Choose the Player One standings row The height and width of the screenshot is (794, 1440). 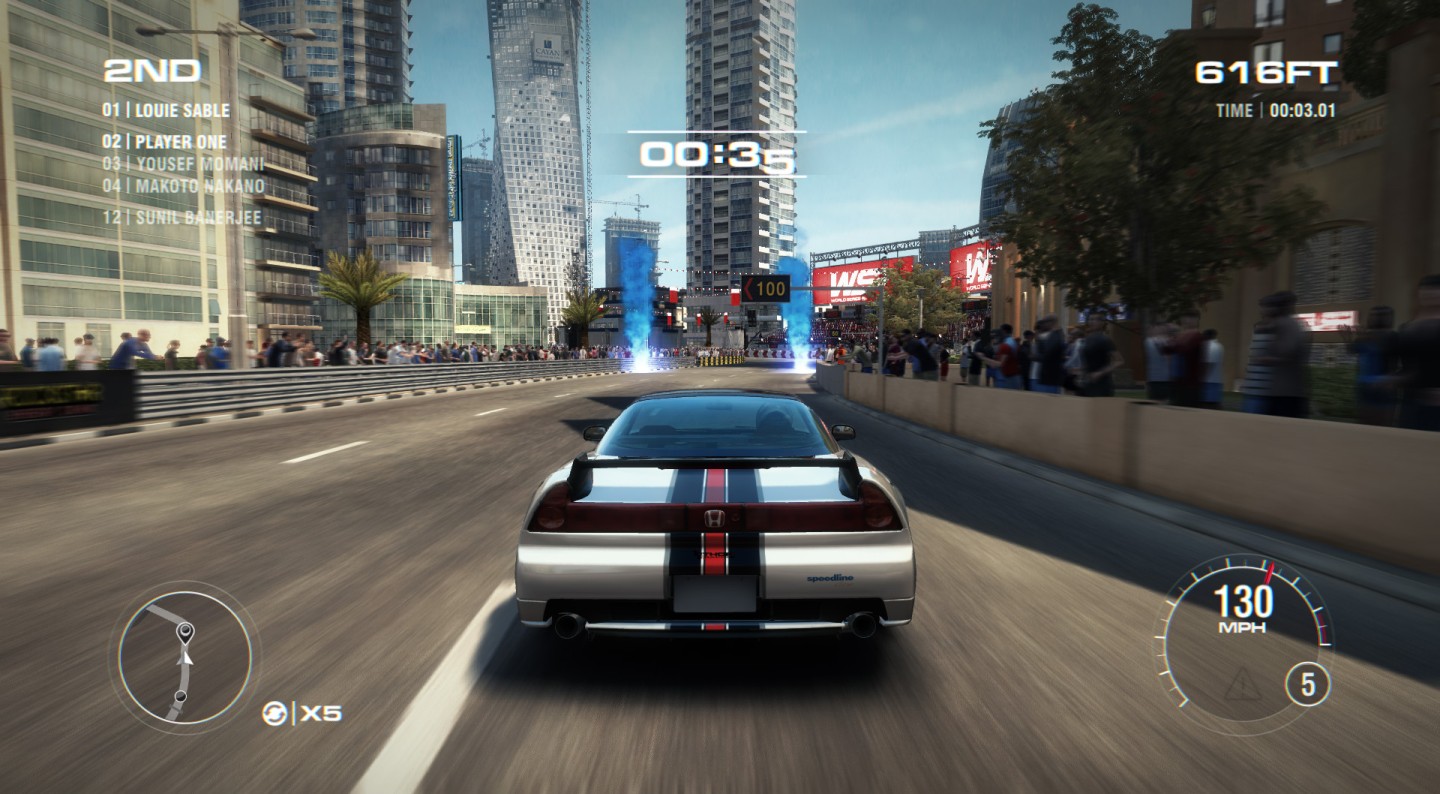click(164, 142)
